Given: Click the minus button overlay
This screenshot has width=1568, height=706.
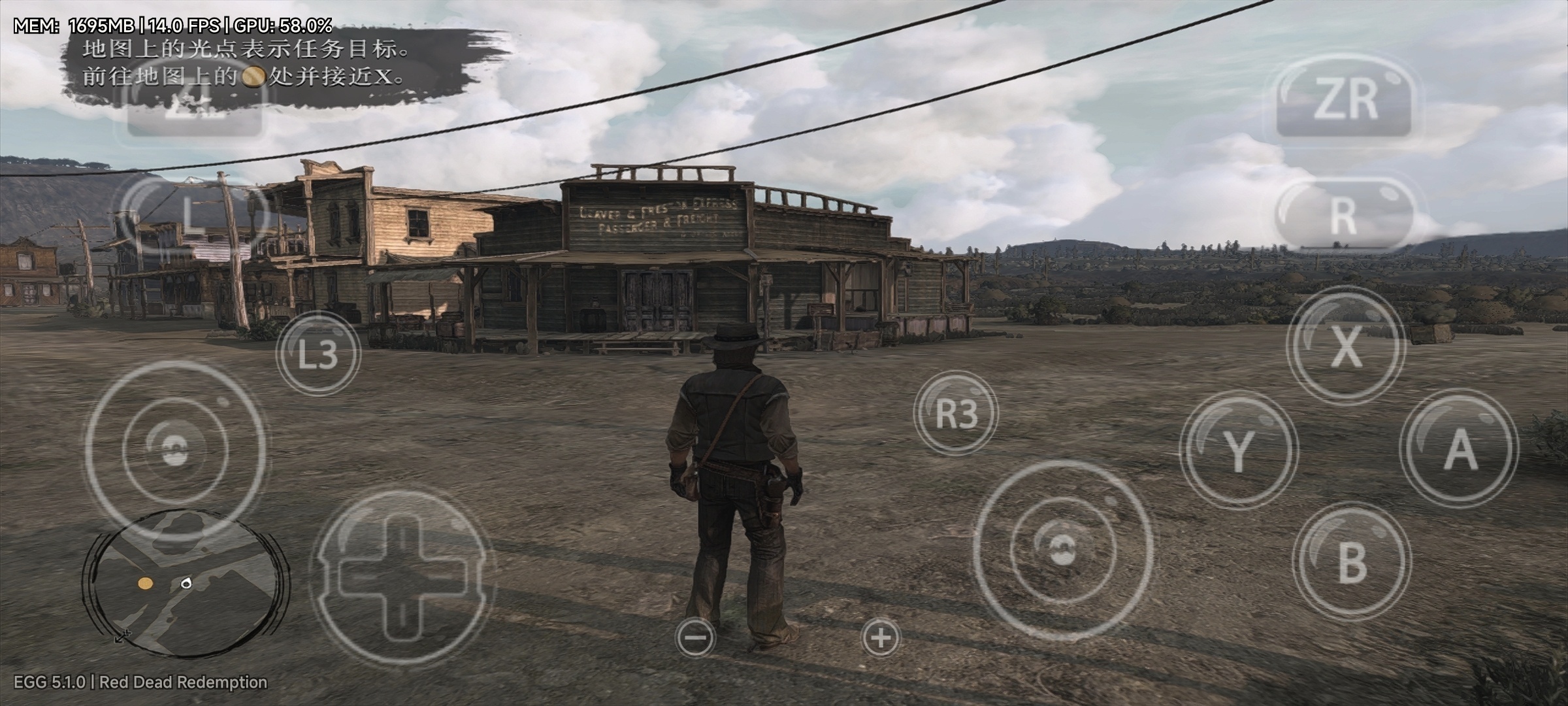Looking at the screenshot, I should click(696, 637).
